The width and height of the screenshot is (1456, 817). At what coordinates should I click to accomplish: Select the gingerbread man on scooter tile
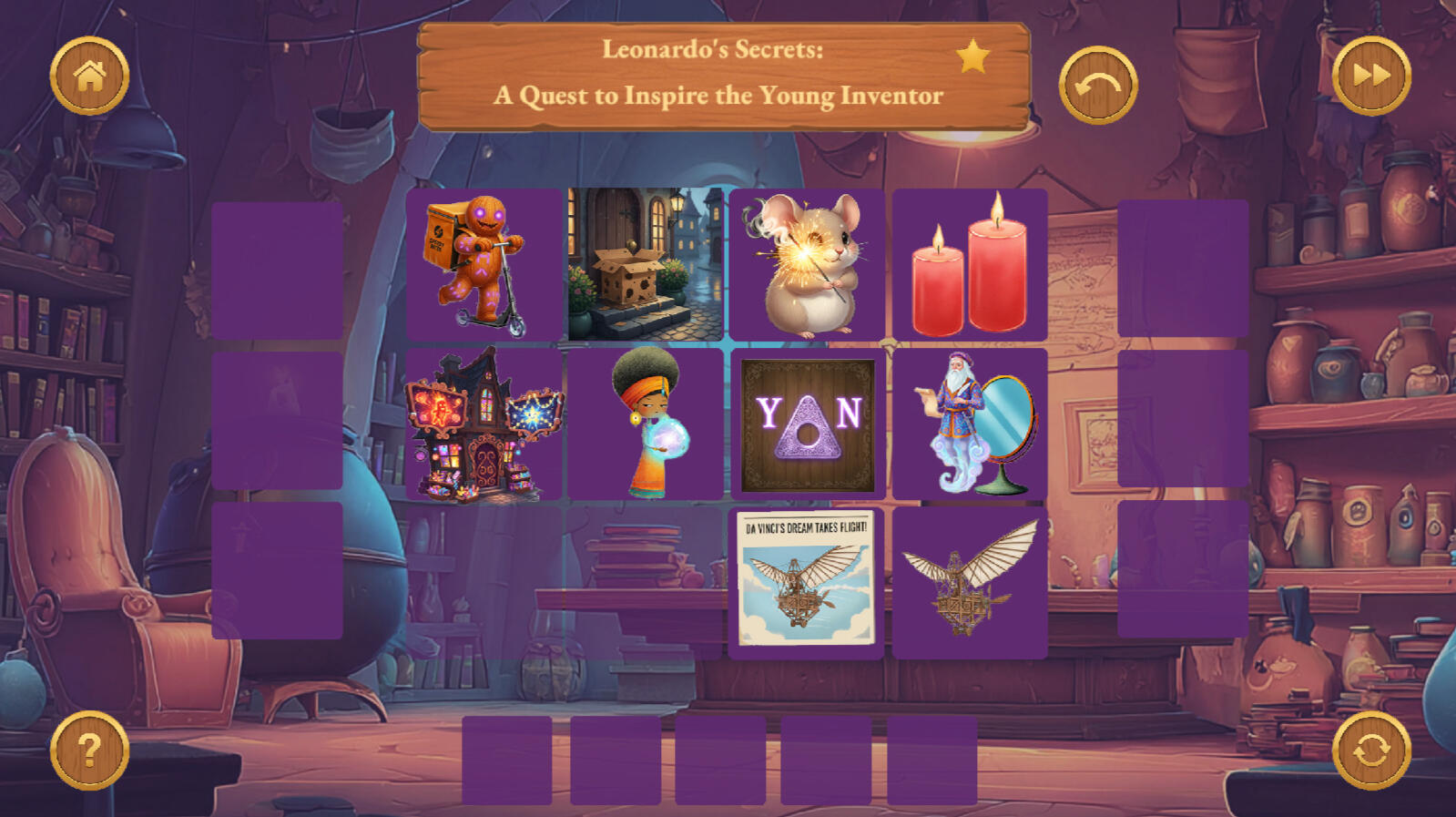pyautogui.click(x=484, y=265)
